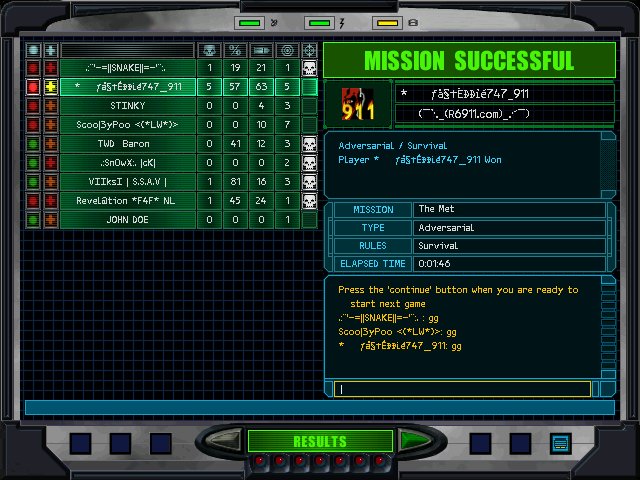
Task: Select the SNAKE player row
Action: (x=127, y=68)
